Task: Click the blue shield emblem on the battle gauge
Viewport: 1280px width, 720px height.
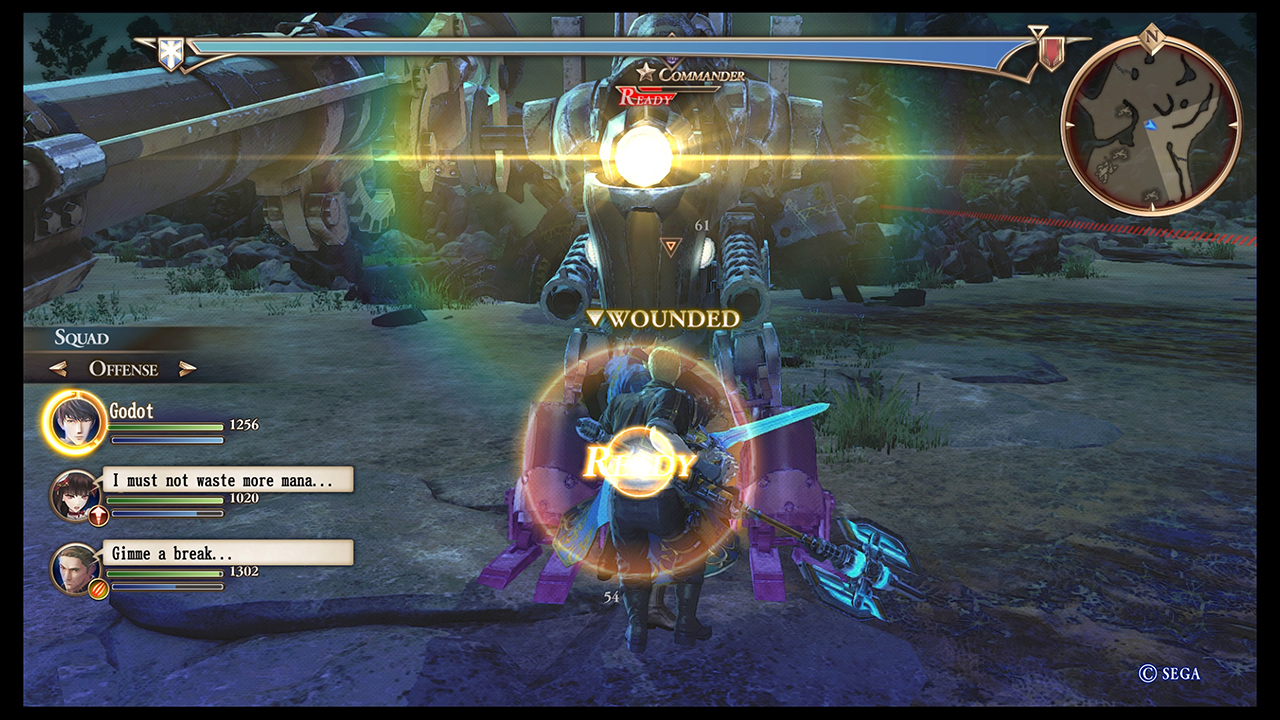Action: 172,54
